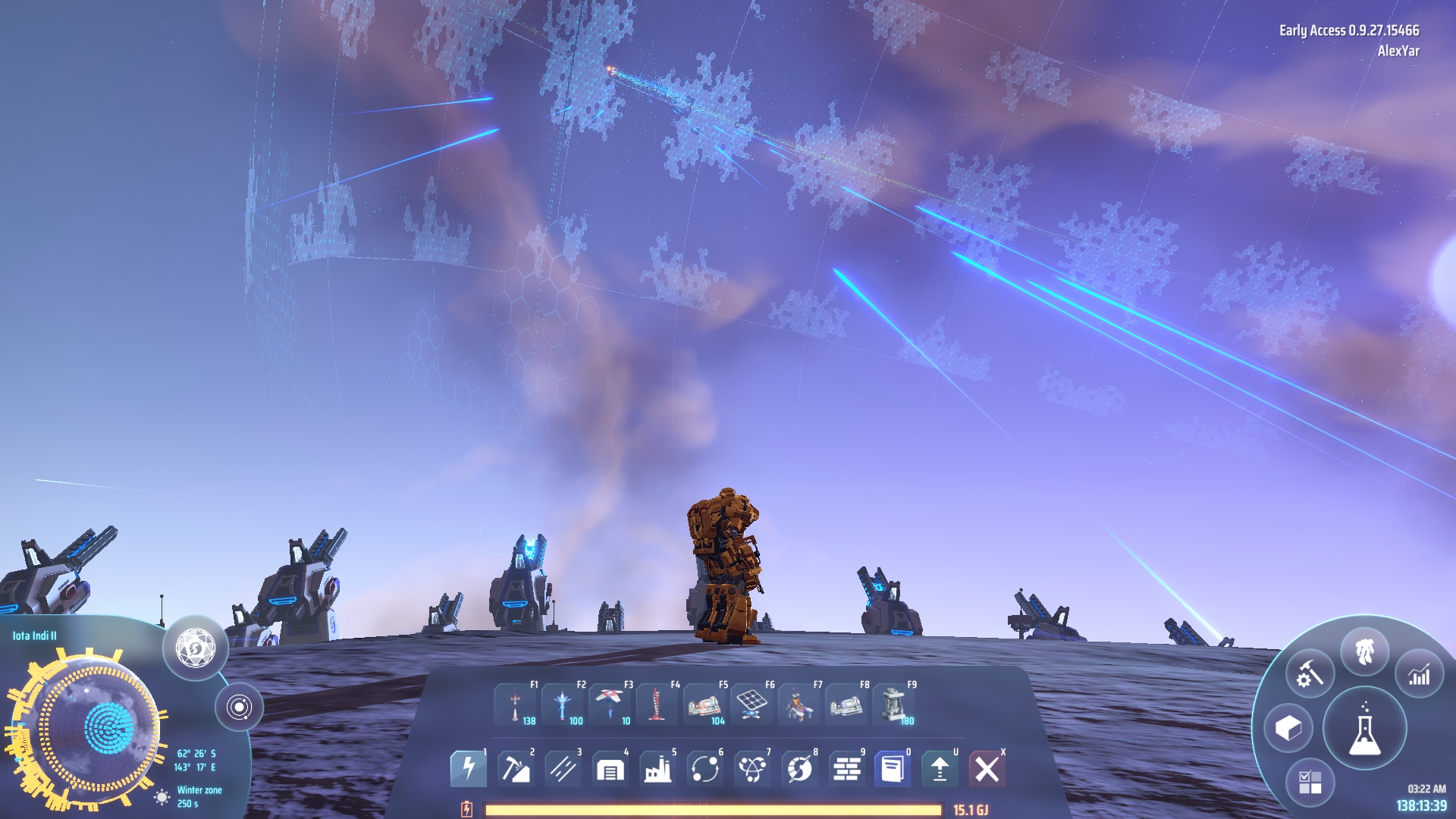The height and width of the screenshot is (819, 1456).
Task: Open the tech tree flask button
Action: 1364,729
